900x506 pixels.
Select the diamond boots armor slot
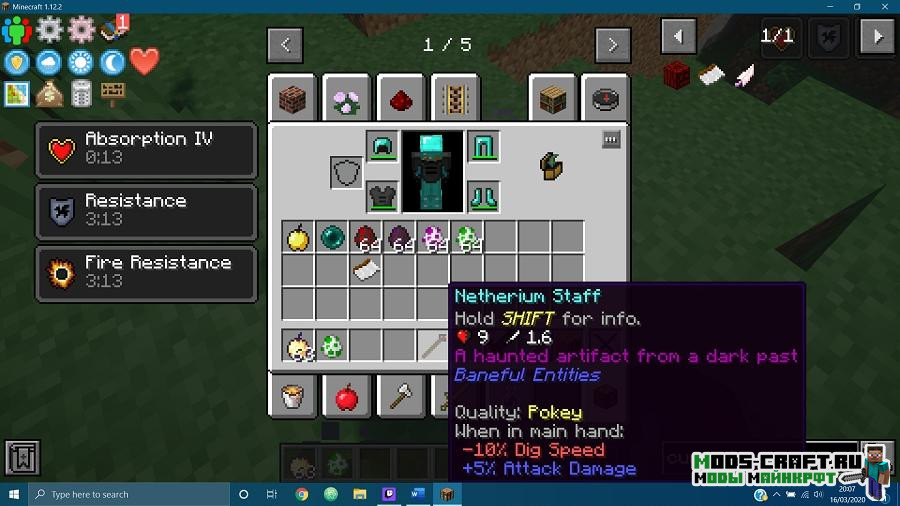(483, 196)
